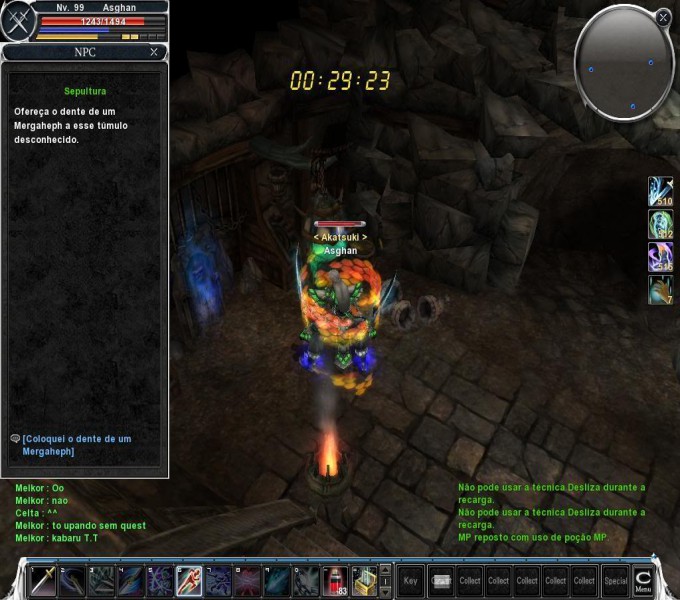Select the purple swirl buff icon
This screenshot has height=600, width=680.
tap(660, 256)
